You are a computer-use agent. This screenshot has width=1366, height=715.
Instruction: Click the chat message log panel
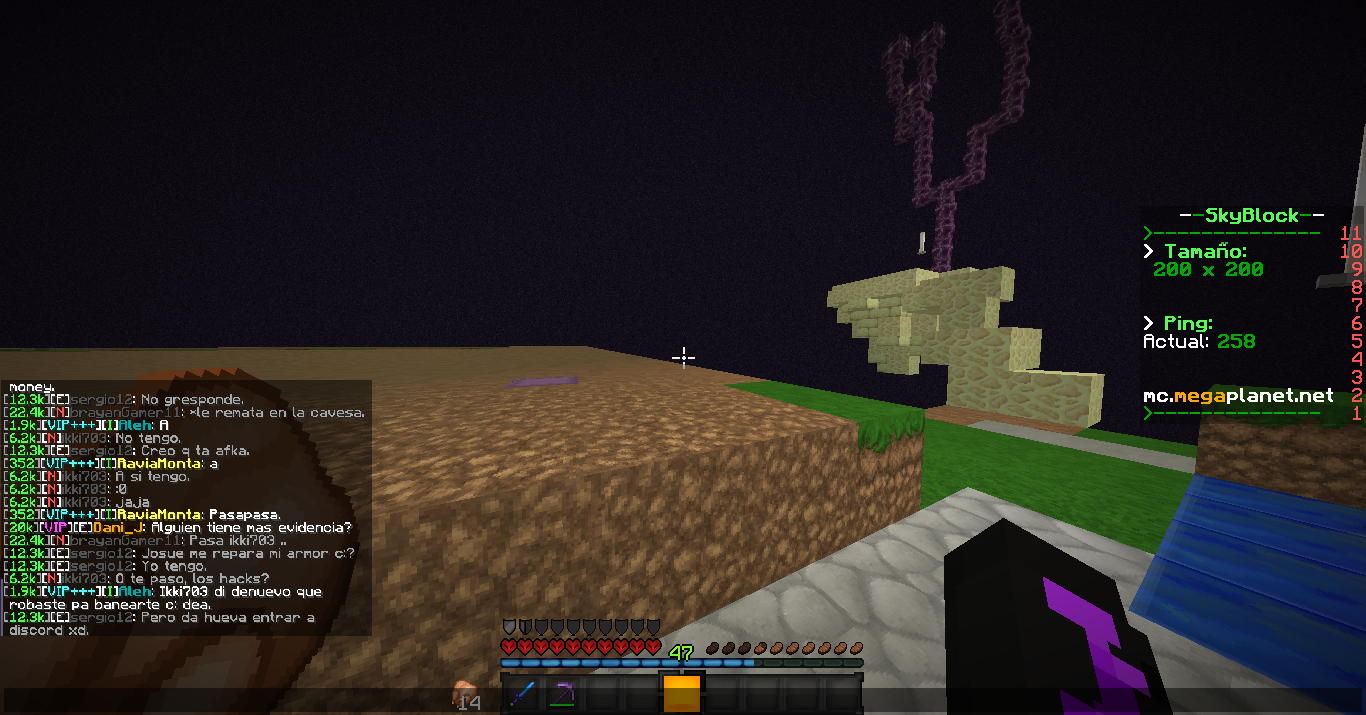tap(186, 507)
